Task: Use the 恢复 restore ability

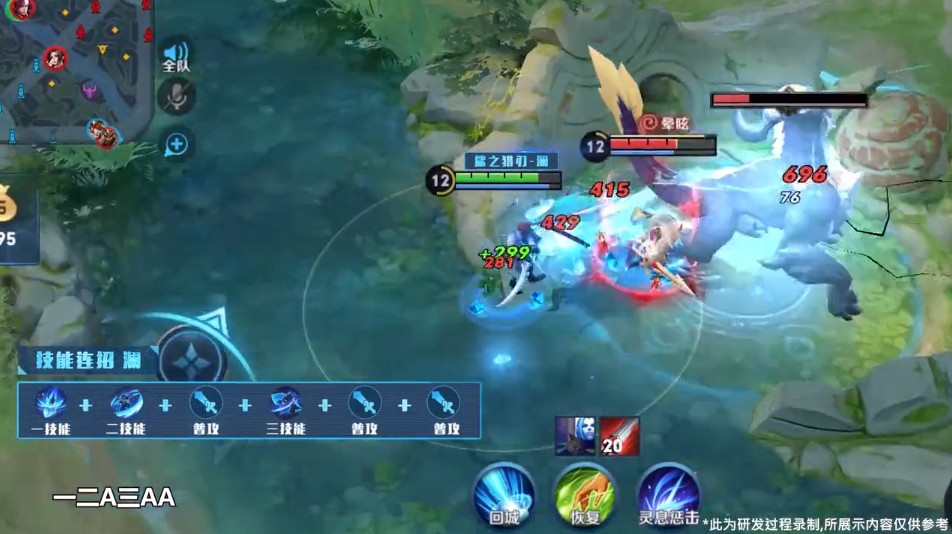Action: [x=586, y=494]
